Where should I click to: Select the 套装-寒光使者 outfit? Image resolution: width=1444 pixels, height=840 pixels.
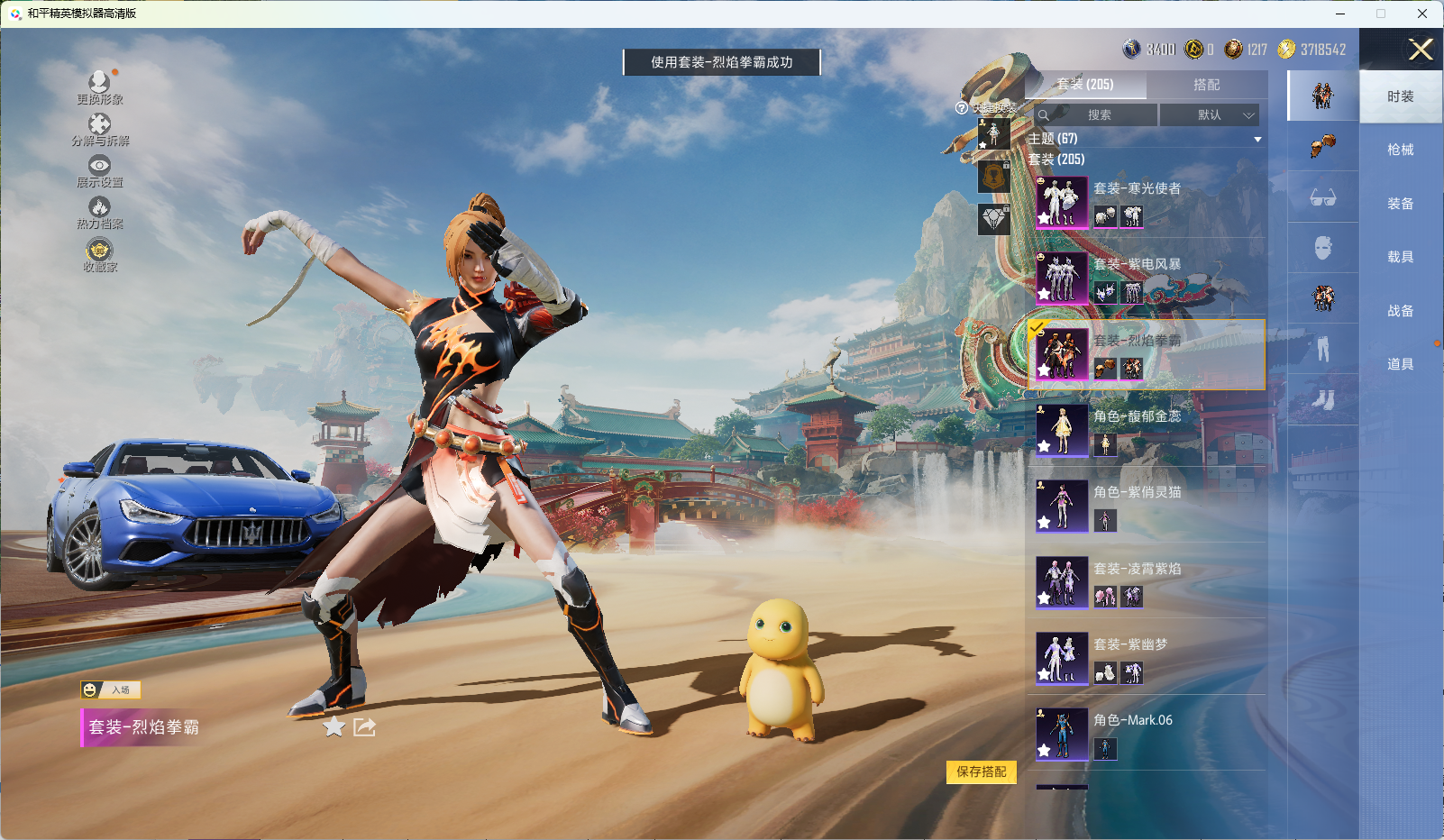coord(1145,202)
